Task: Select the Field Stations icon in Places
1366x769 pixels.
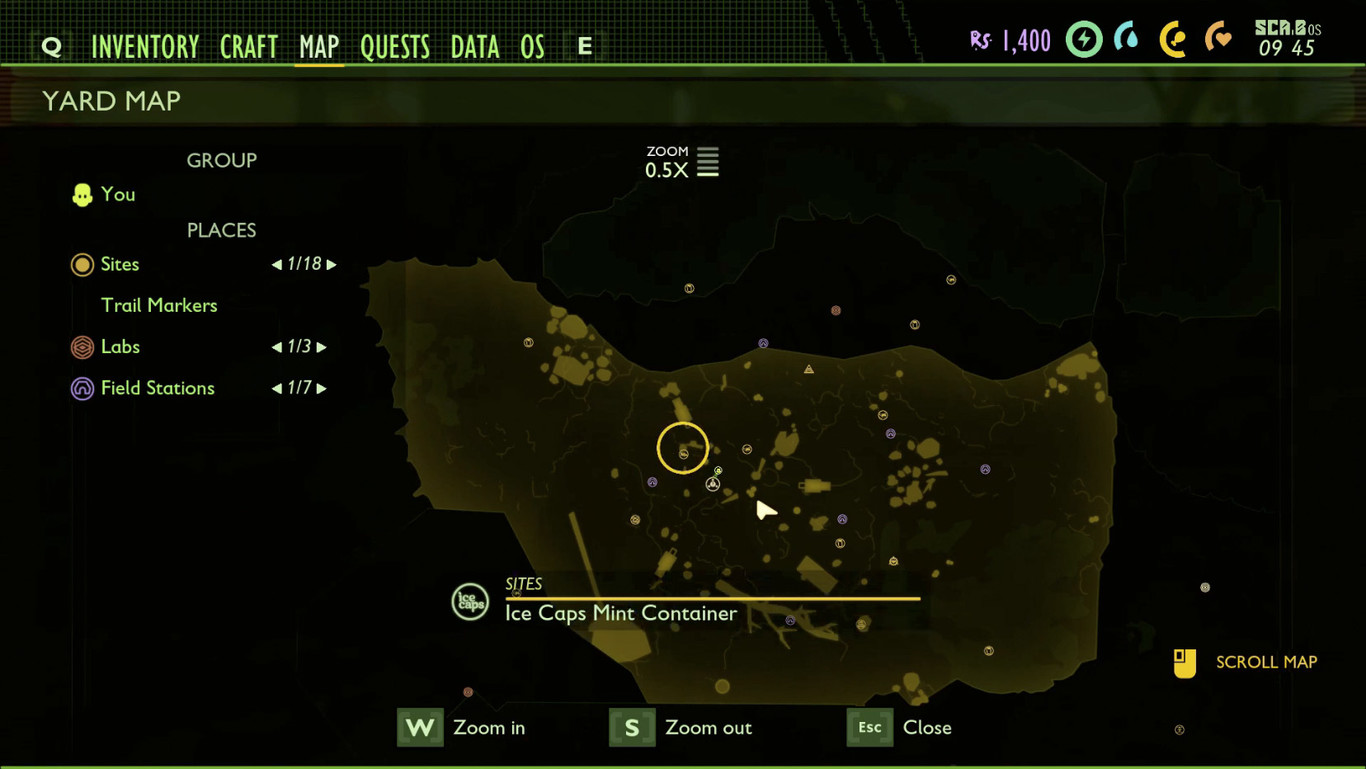Action: [x=82, y=388]
